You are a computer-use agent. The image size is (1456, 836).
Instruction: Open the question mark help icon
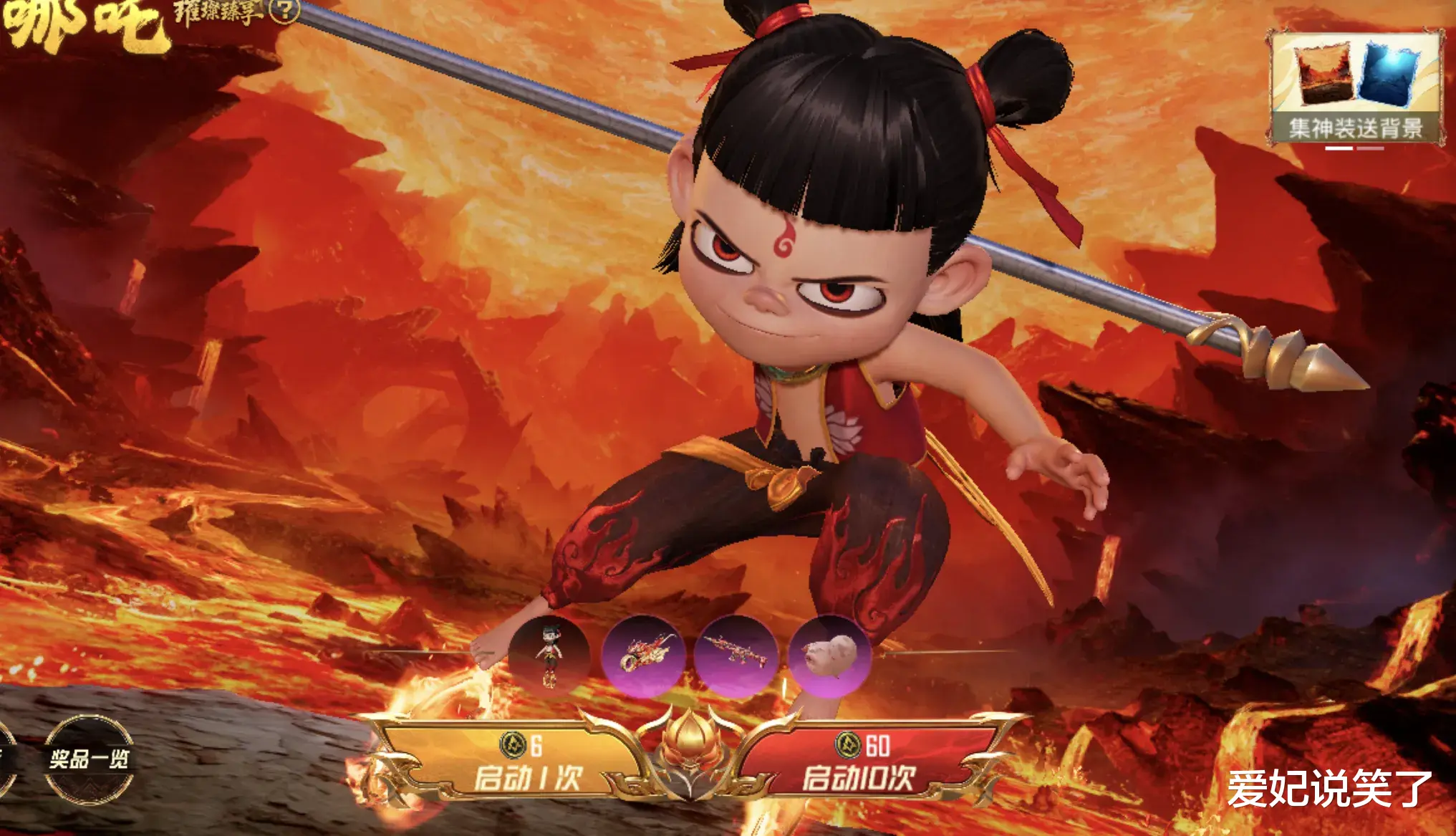pos(285,10)
